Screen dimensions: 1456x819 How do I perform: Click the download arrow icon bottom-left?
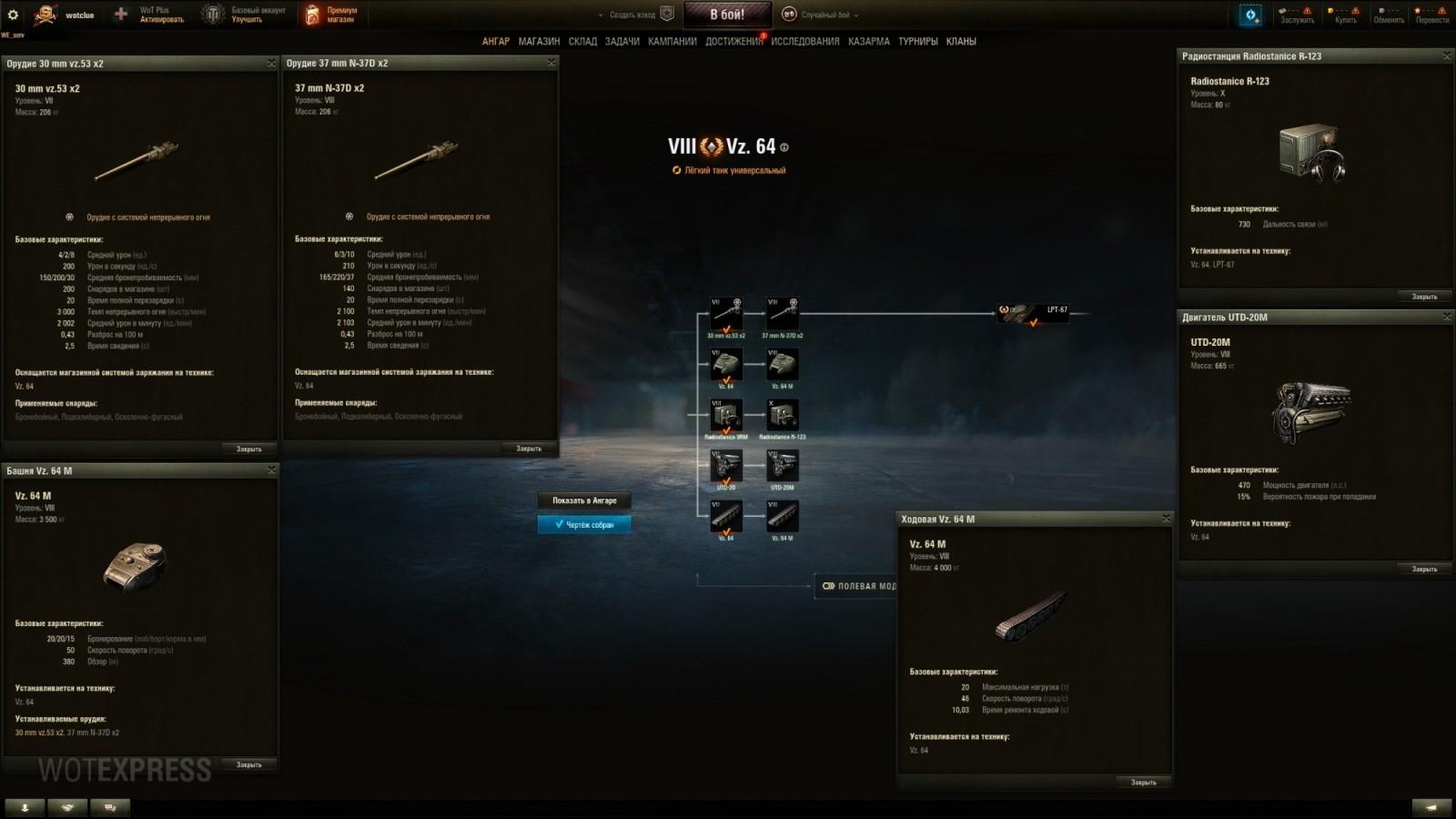click(23, 807)
